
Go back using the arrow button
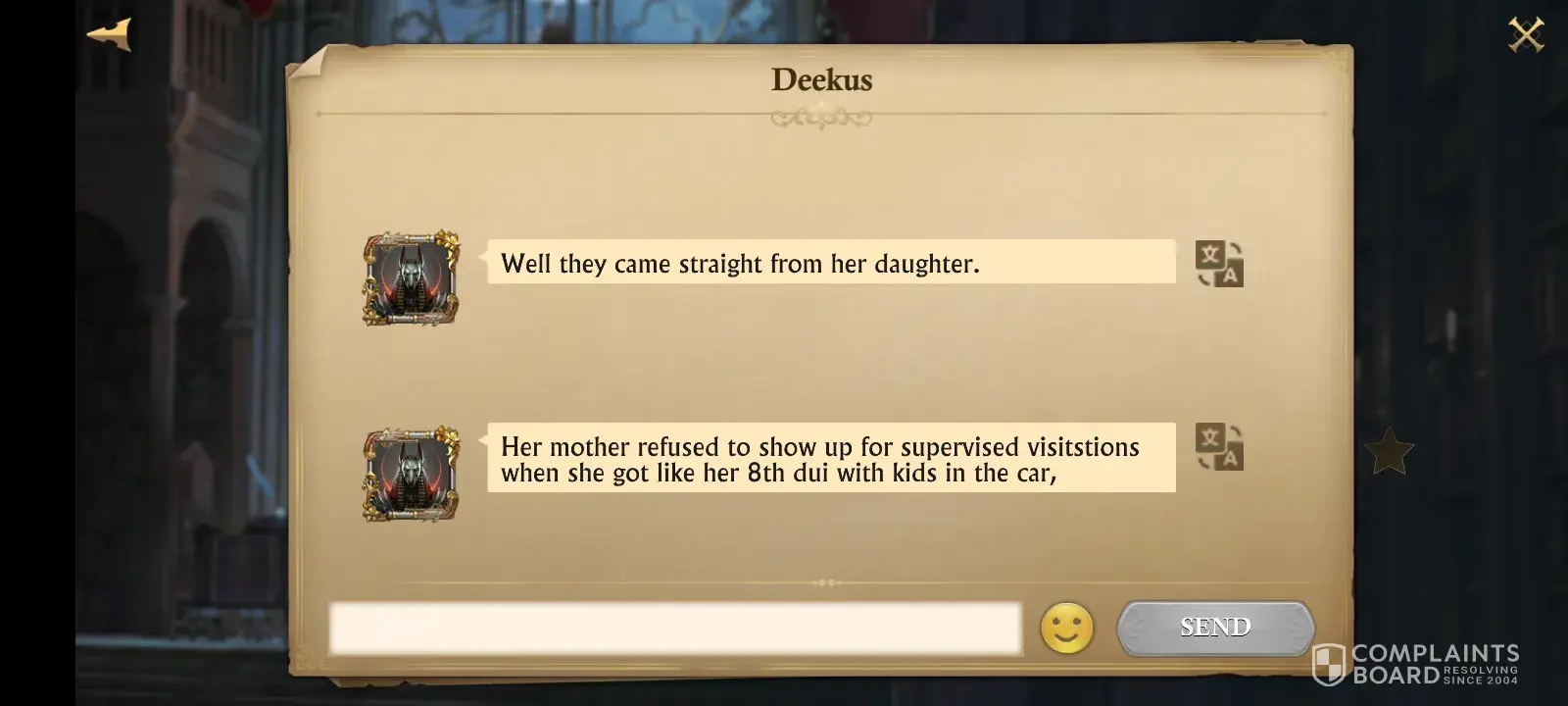coord(109,35)
